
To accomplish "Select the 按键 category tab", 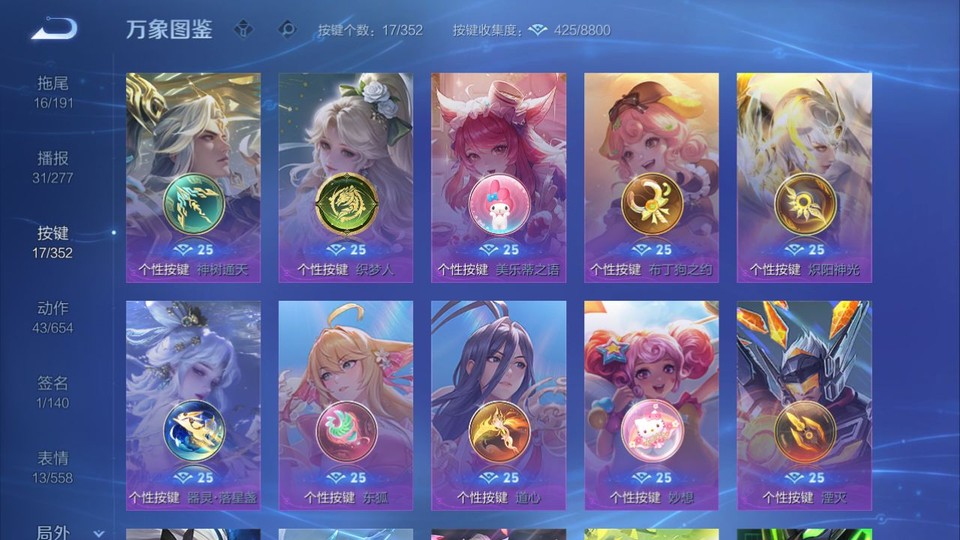I will coord(54,241).
